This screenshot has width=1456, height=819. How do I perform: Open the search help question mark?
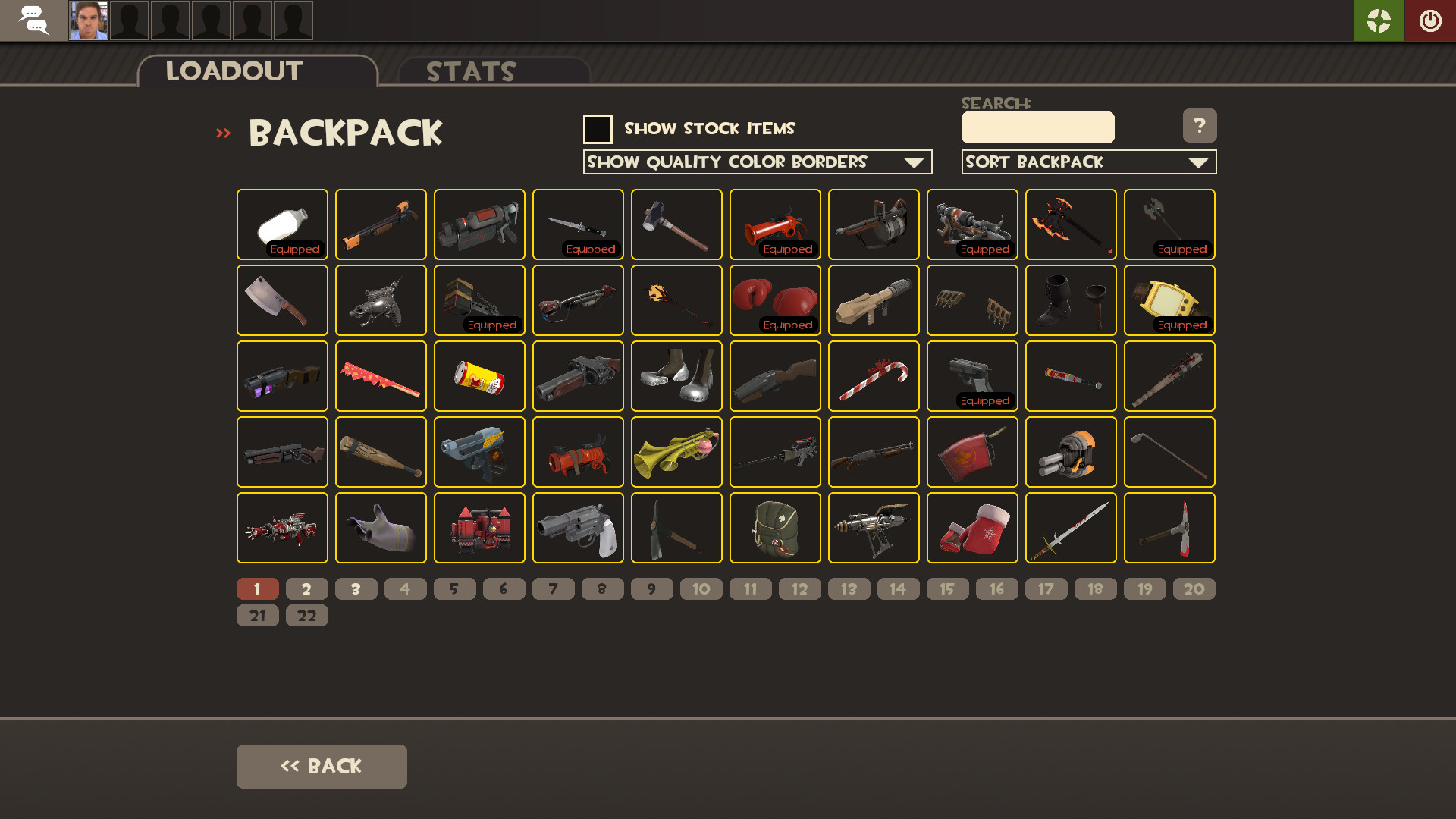pyautogui.click(x=1200, y=126)
